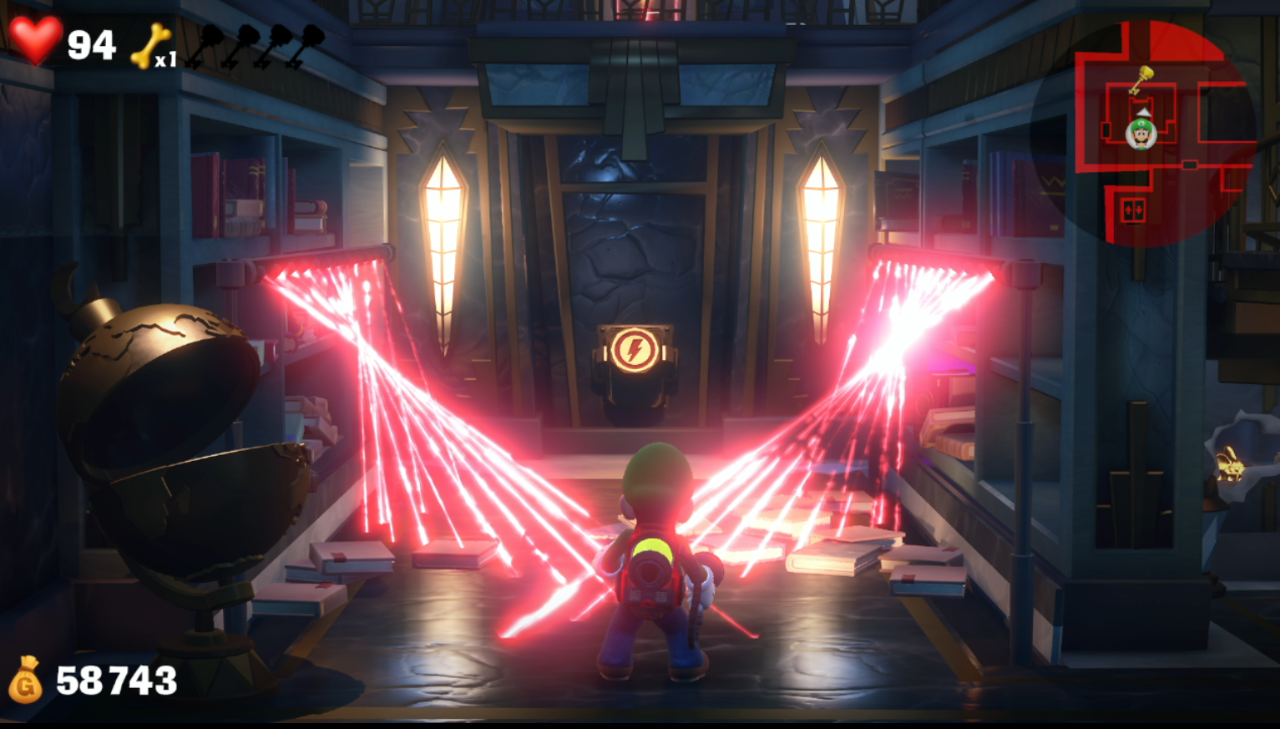Select the golden key marker on minimap

[1141, 79]
